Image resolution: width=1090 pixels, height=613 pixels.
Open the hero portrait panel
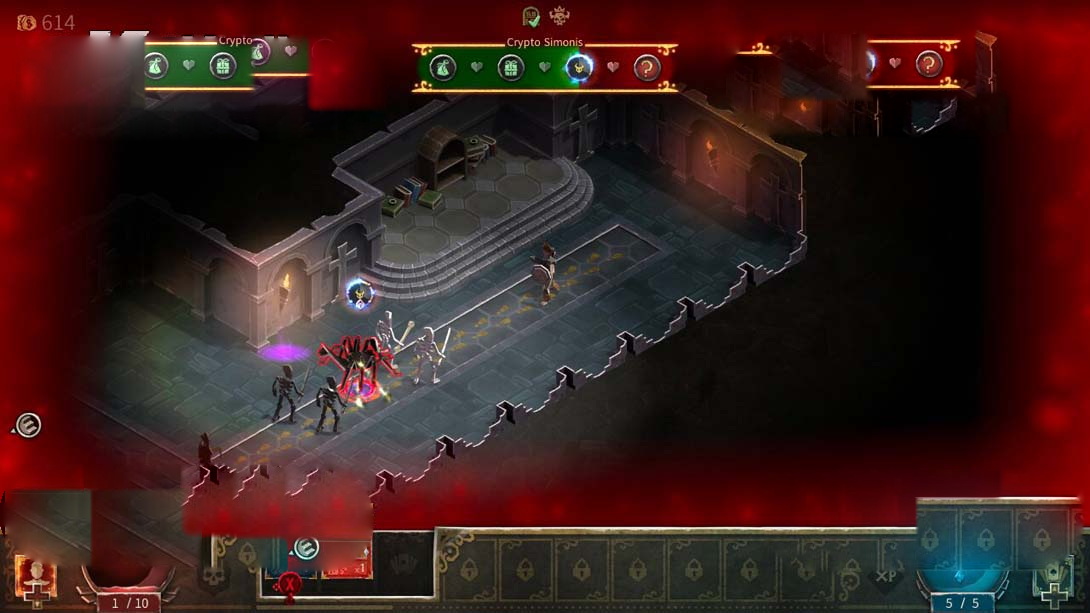36,576
